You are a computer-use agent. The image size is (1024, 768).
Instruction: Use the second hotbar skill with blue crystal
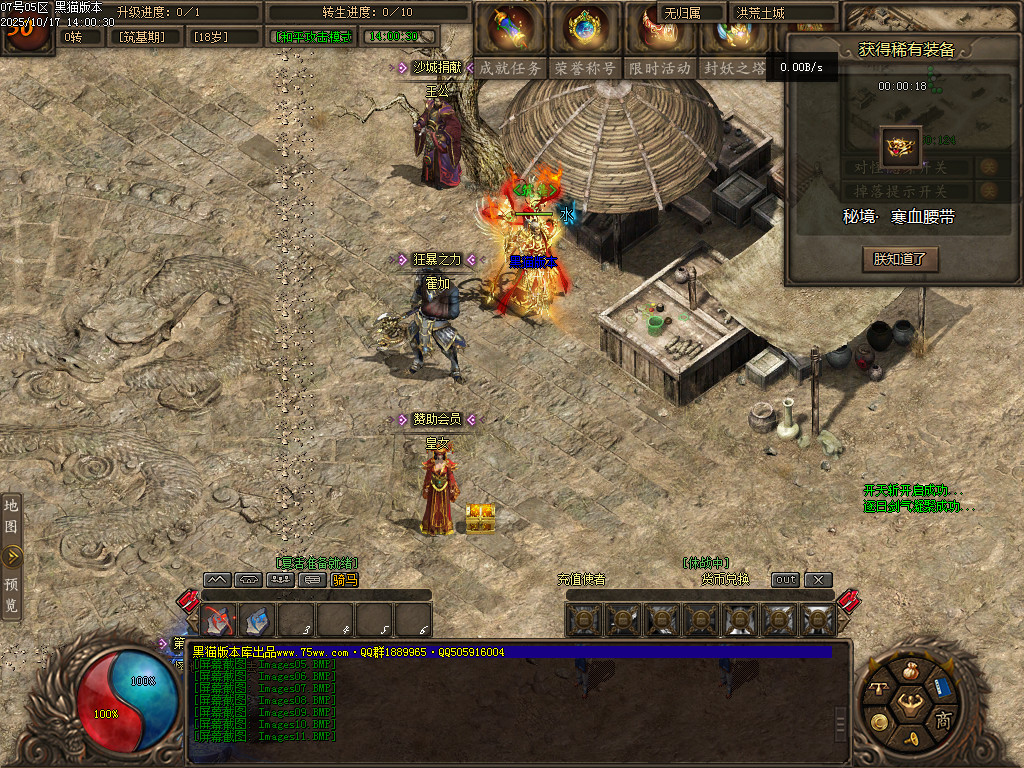tap(257, 621)
